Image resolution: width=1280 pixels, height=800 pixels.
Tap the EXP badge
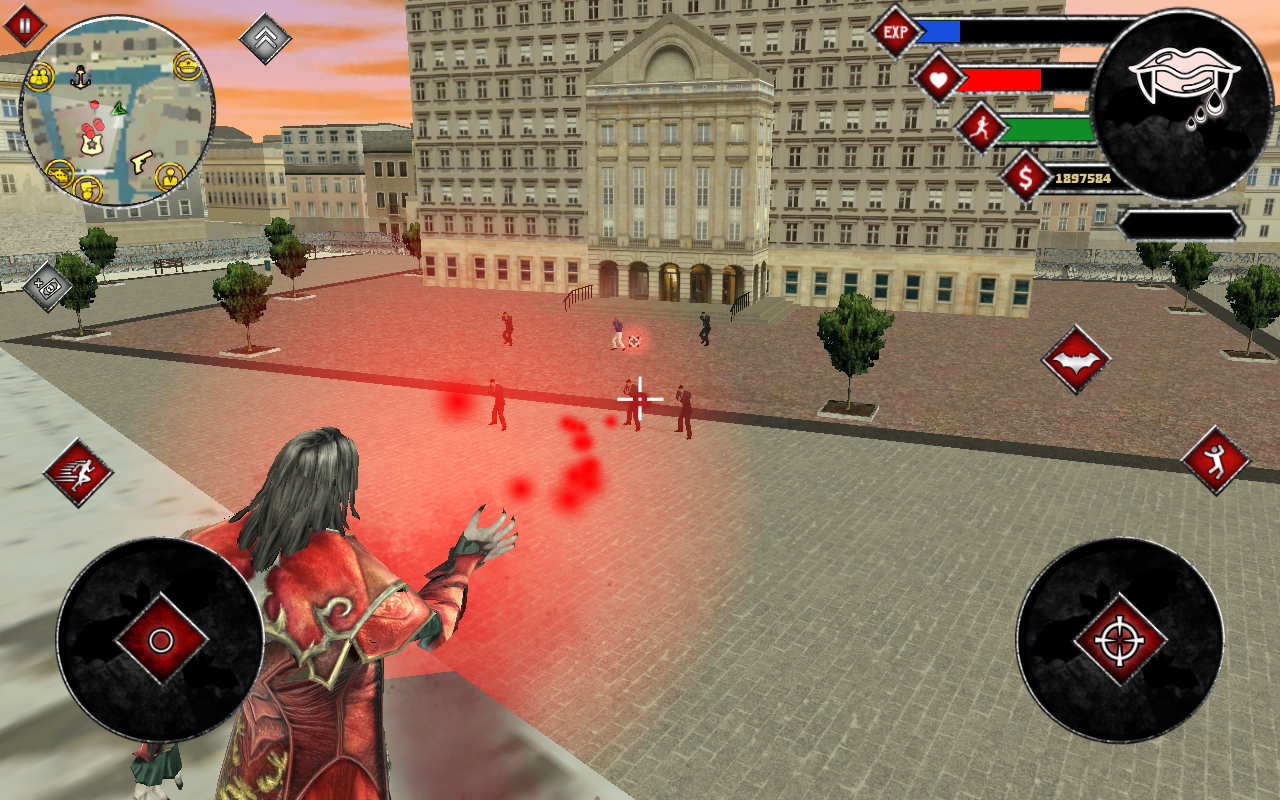(x=894, y=31)
